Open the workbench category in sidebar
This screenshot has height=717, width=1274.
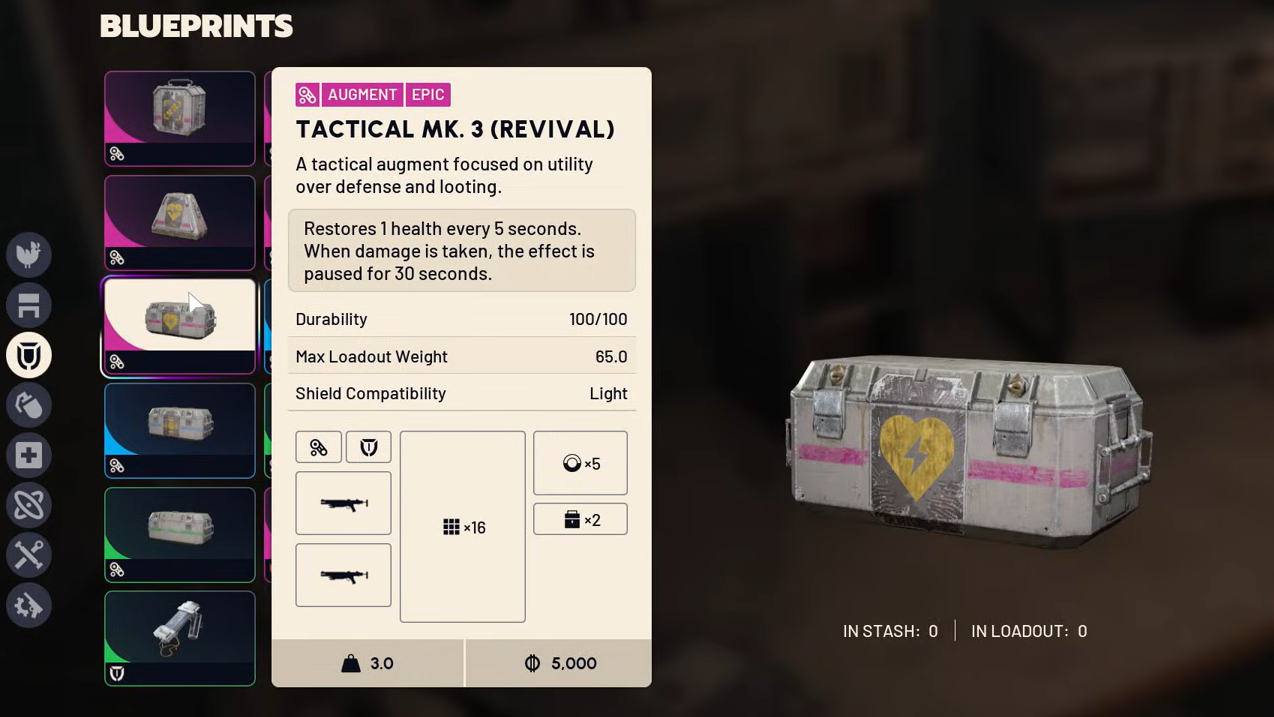pos(29,305)
